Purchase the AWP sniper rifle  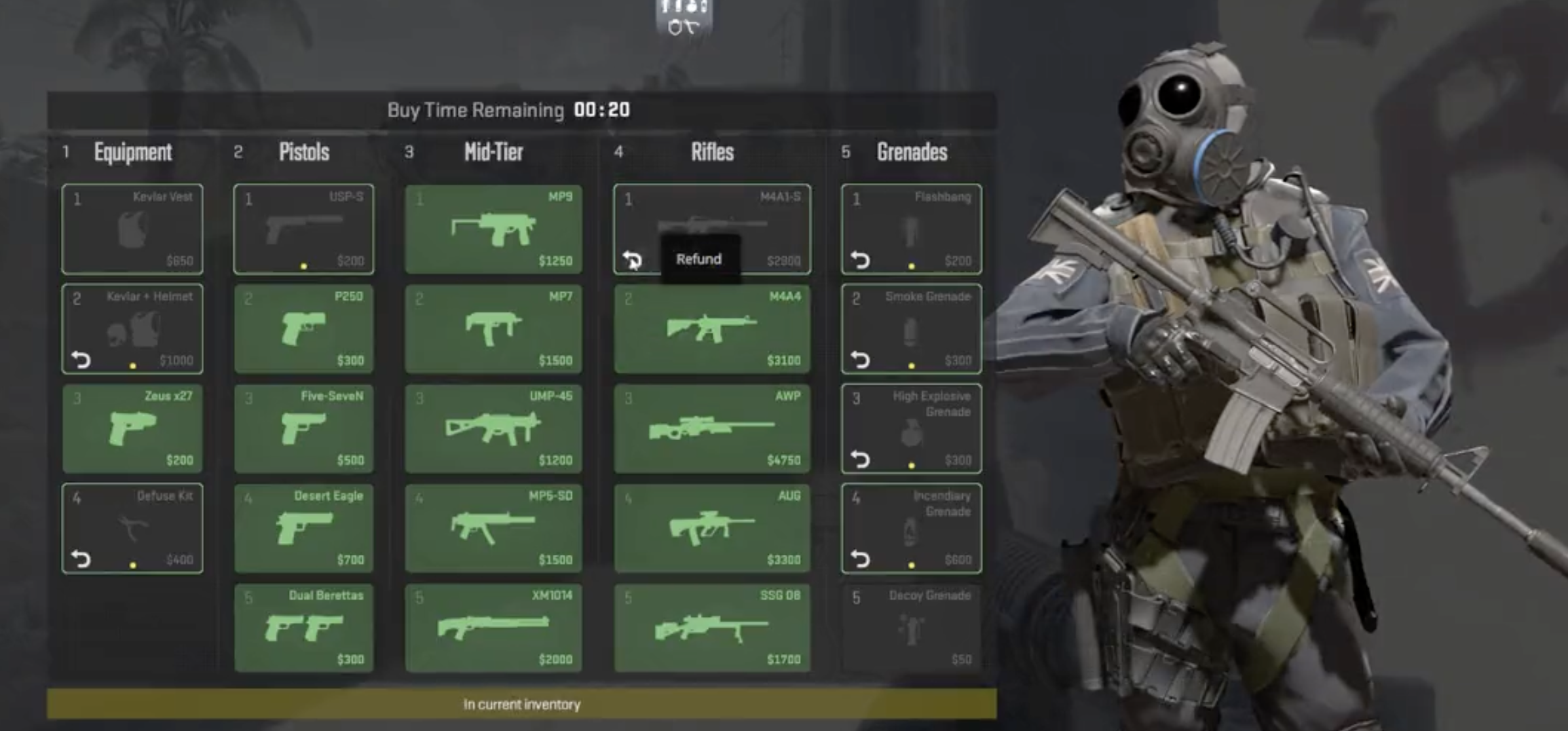[712, 429]
